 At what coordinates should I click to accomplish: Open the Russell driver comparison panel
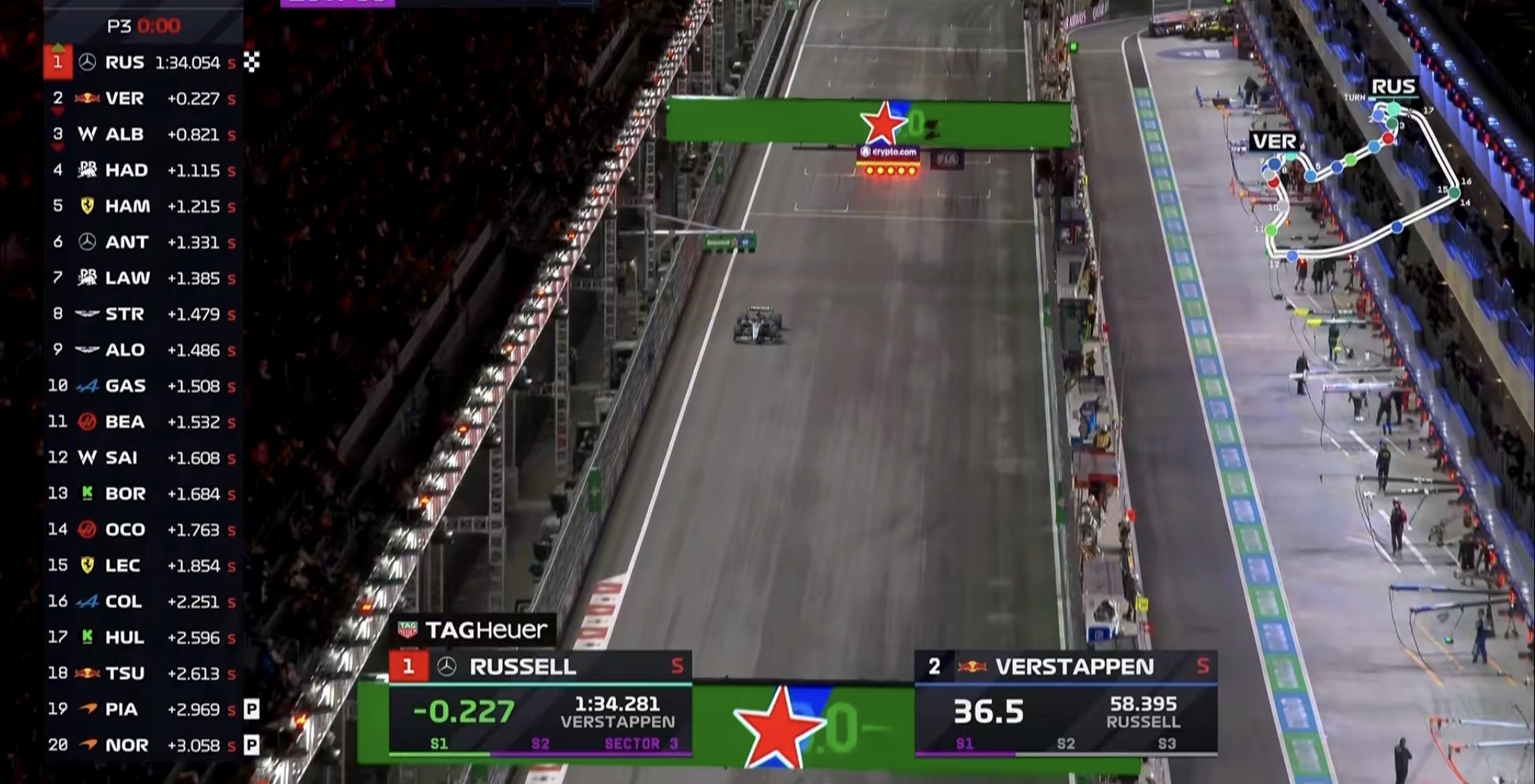(540, 703)
